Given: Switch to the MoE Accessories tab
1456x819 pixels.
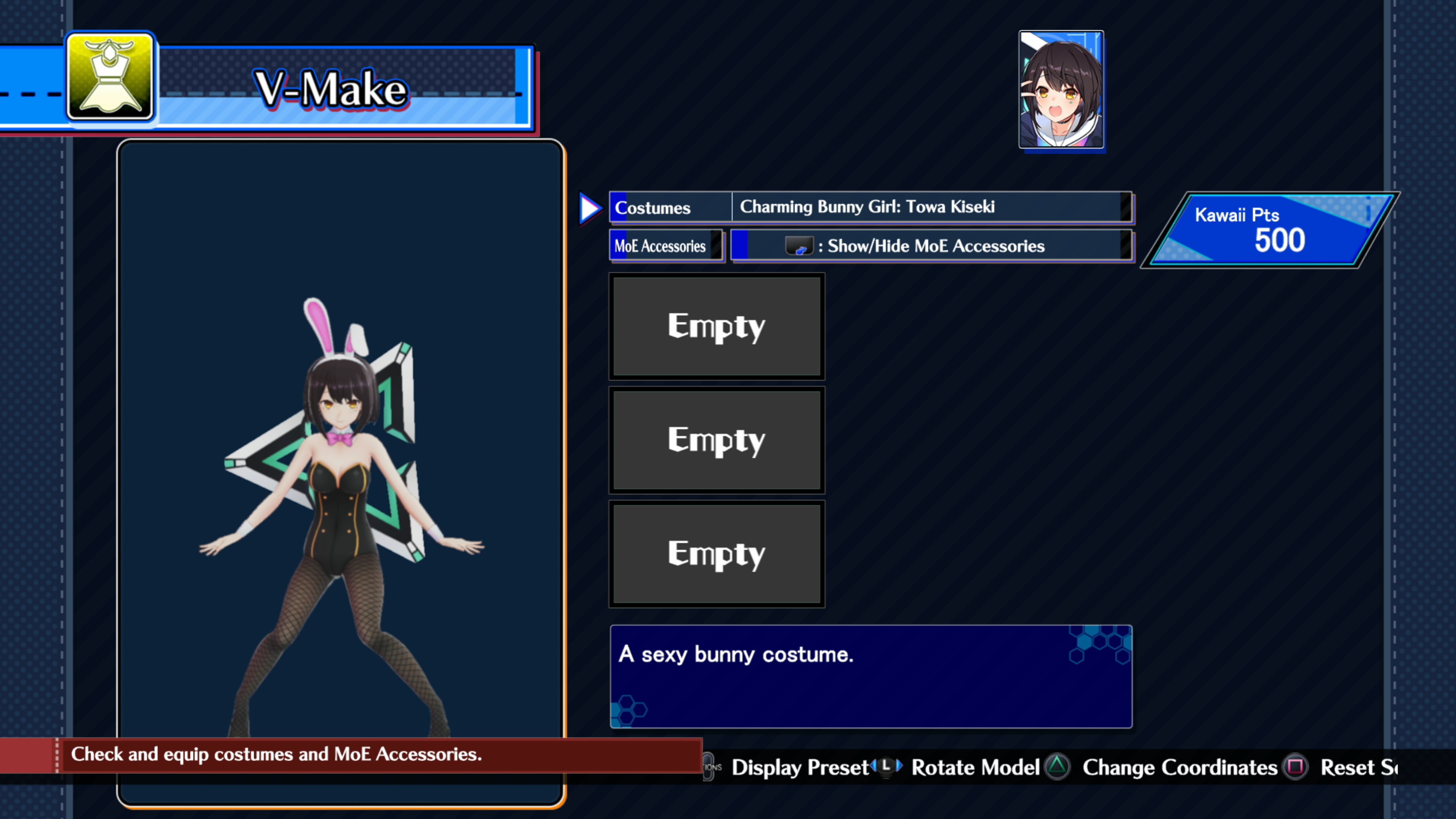Looking at the screenshot, I should tap(667, 246).
